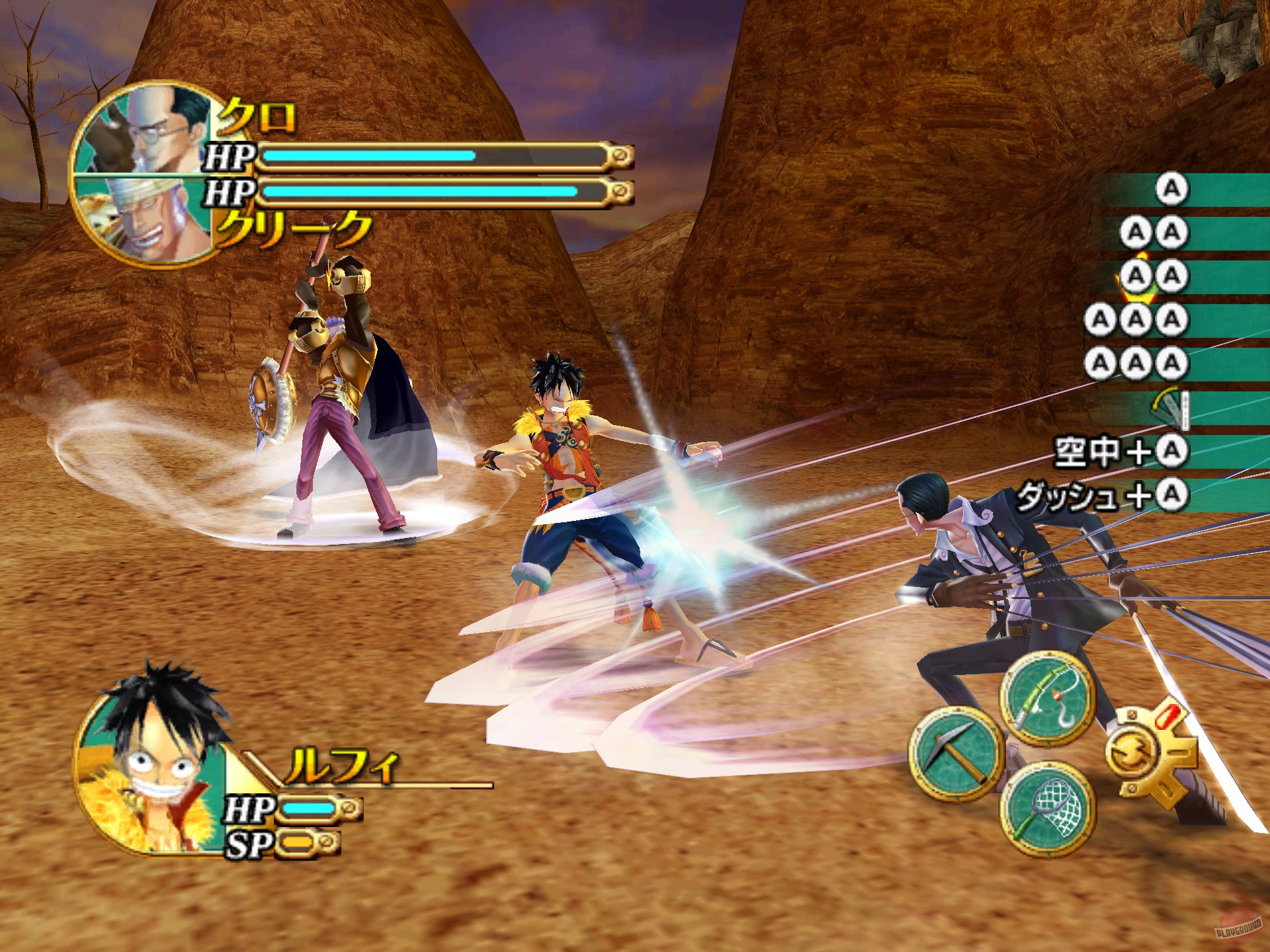Select the クロ name label tab

pyautogui.click(x=258, y=116)
